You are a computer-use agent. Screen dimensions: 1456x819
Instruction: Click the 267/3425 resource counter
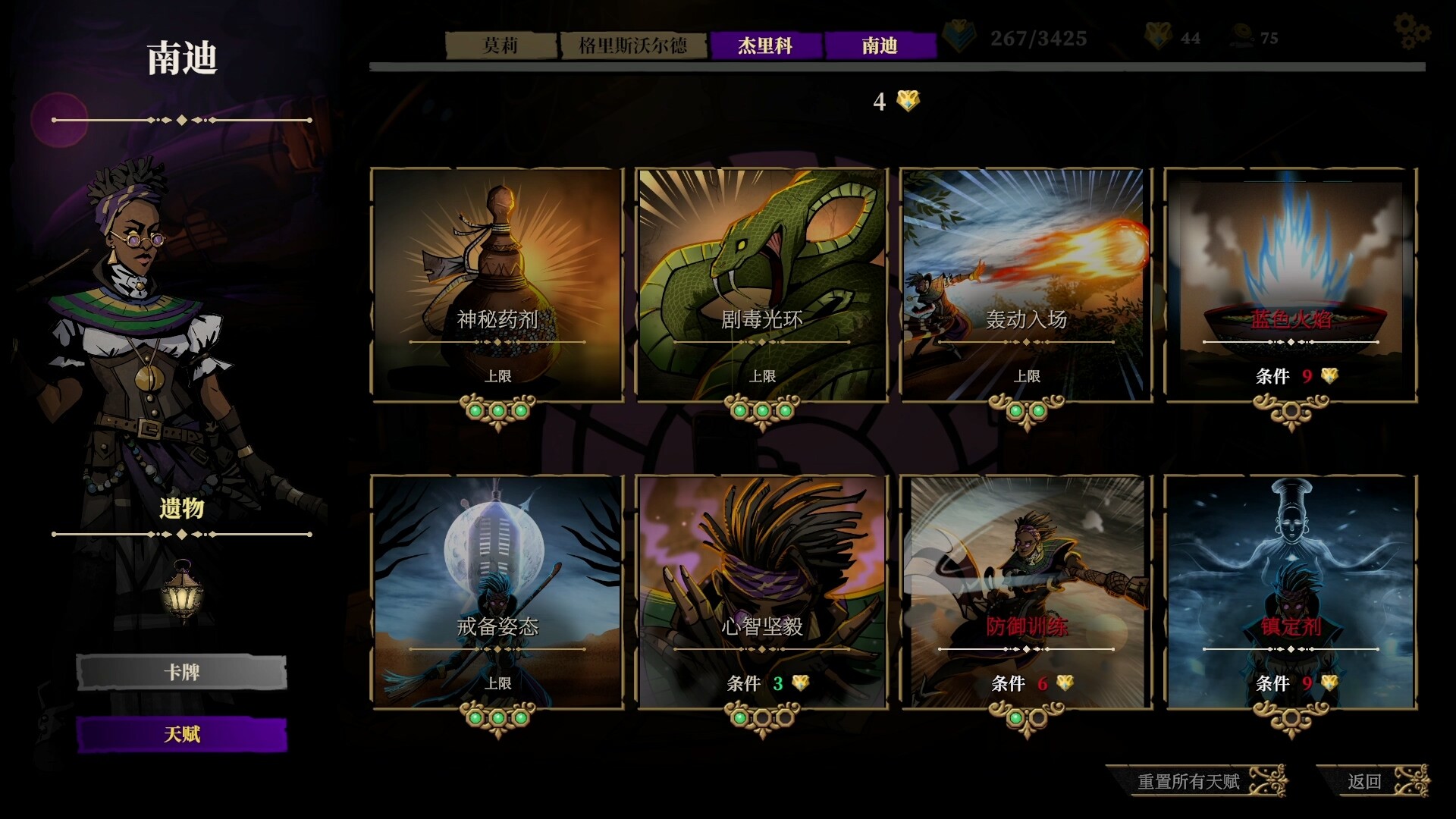point(1039,36)
